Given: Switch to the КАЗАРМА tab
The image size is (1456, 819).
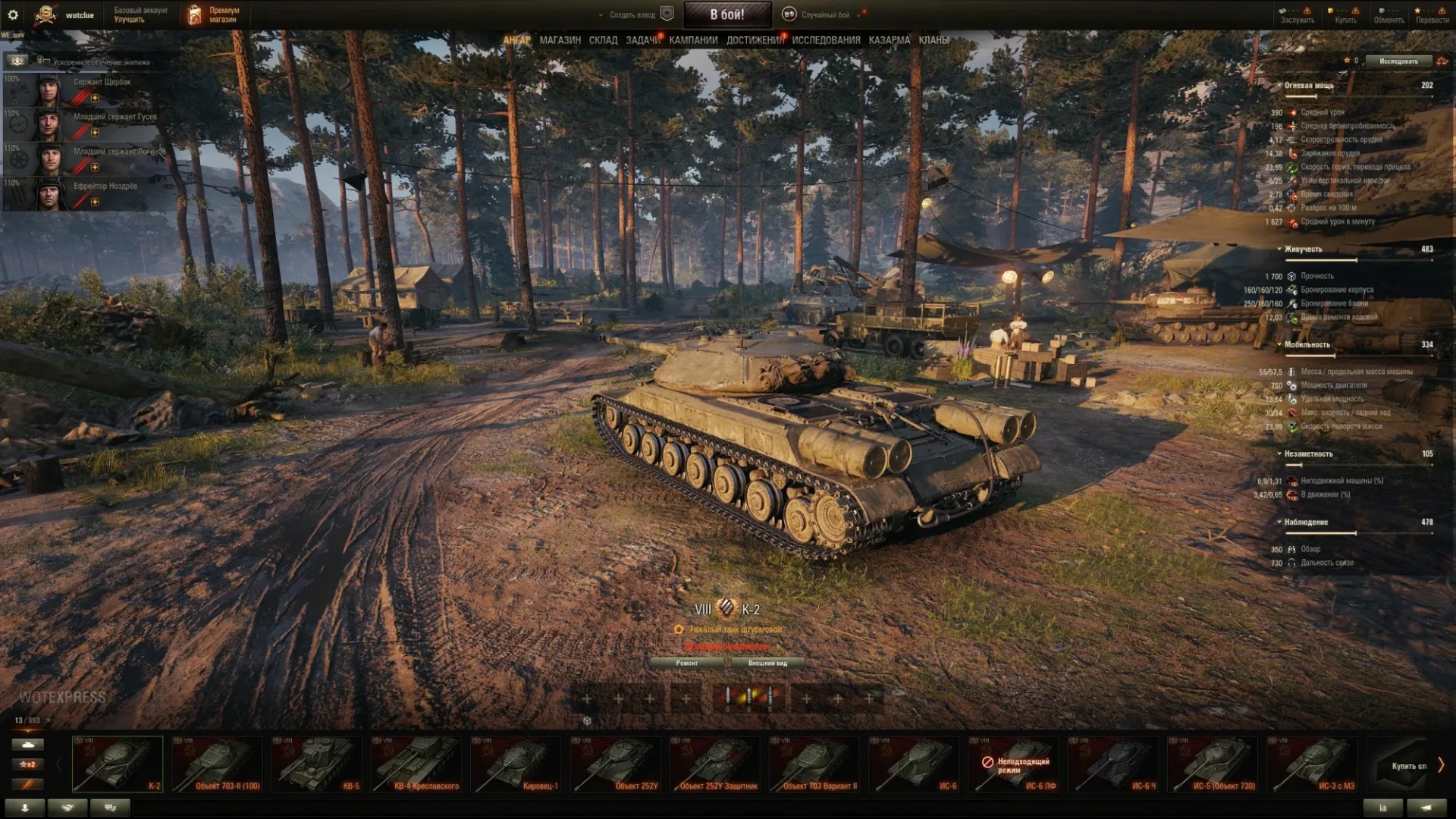Looking at the screenshot, I should pos(889,40).
